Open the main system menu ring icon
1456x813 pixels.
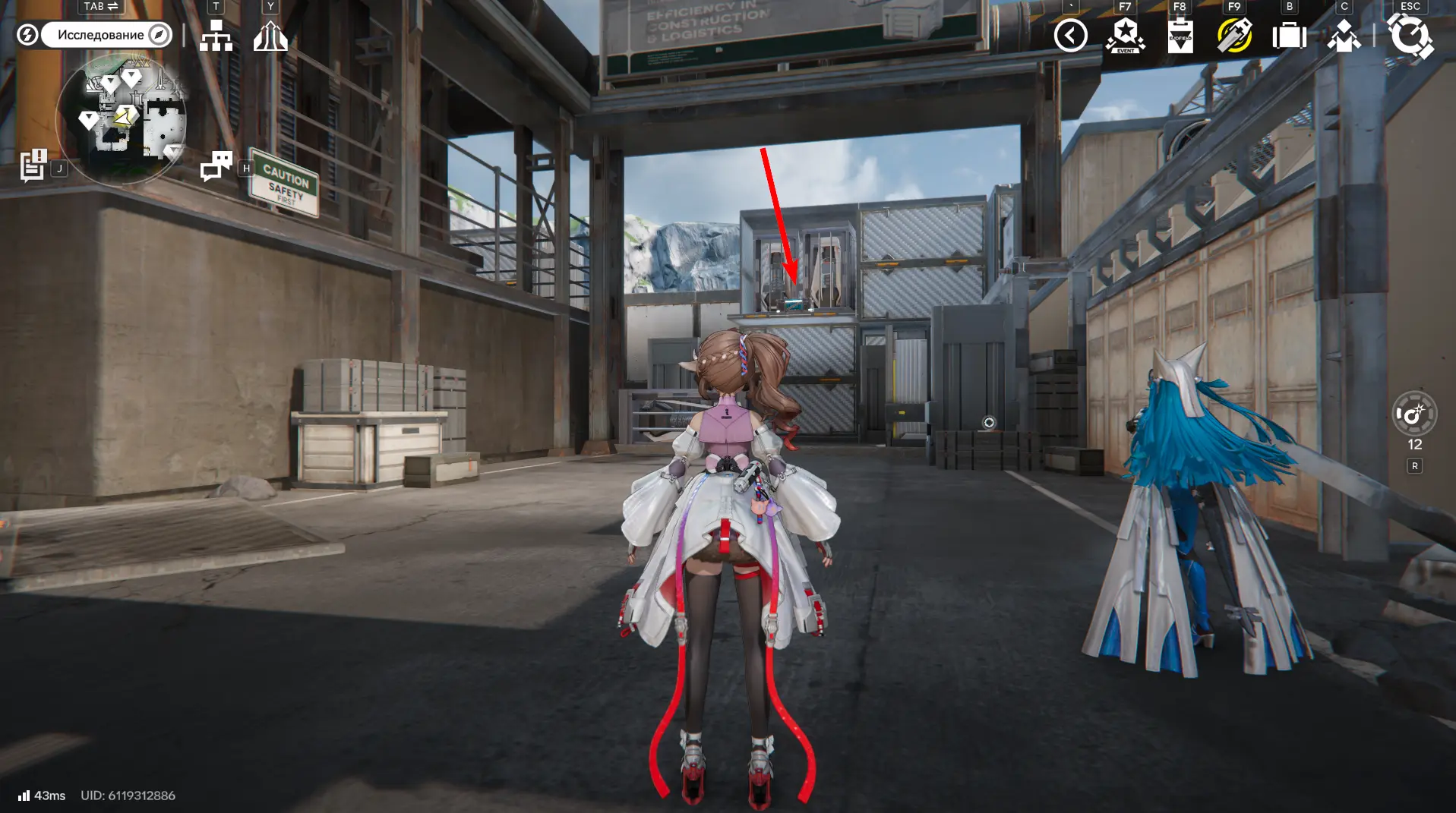[1410, 35]
